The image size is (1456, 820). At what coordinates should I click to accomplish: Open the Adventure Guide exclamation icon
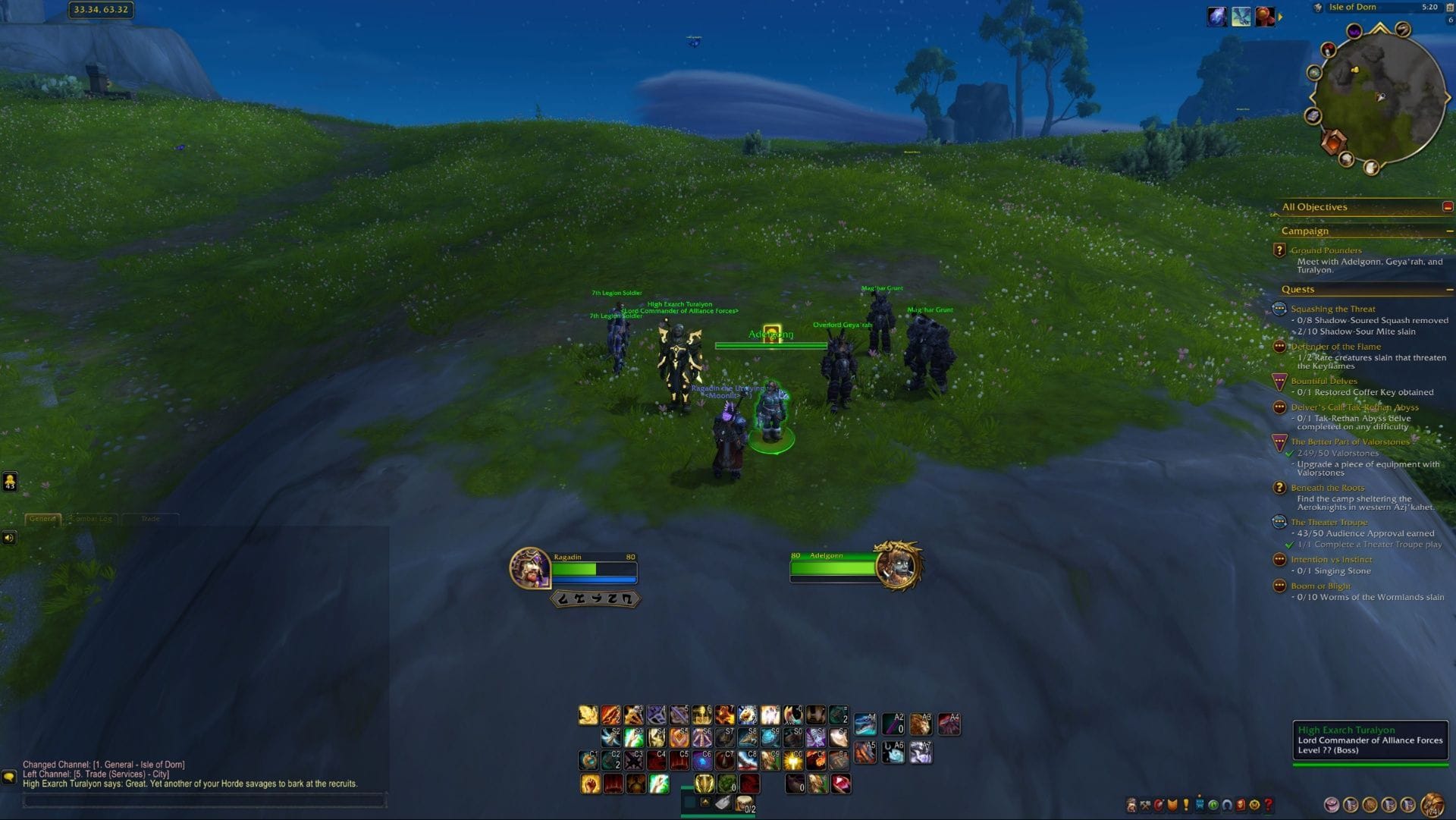tap(1242, 805)
